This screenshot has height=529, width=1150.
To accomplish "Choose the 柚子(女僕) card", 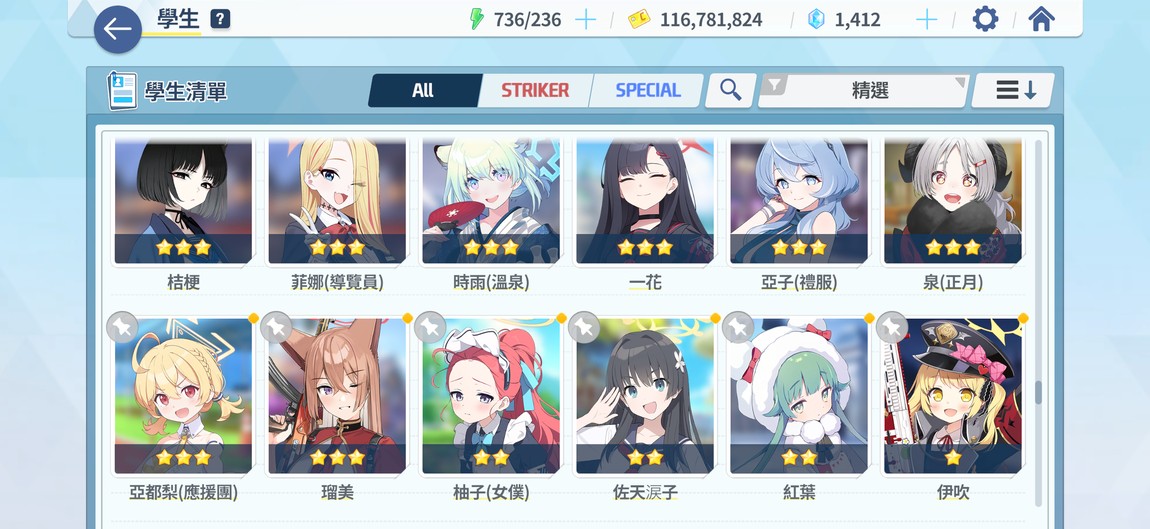I will pyautogui.click(x=491, y=396).
